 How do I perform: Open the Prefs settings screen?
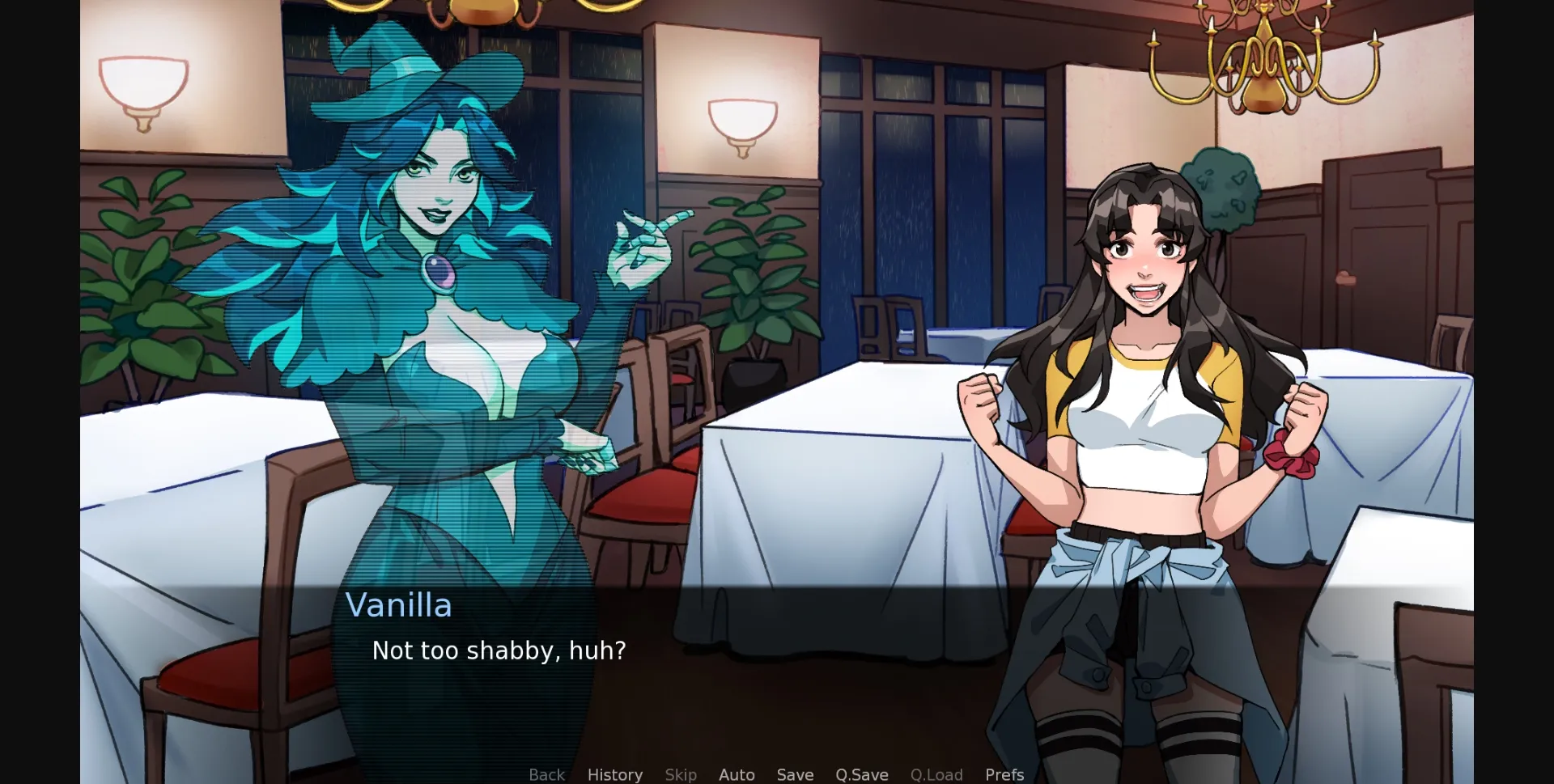coord(1004,774)
